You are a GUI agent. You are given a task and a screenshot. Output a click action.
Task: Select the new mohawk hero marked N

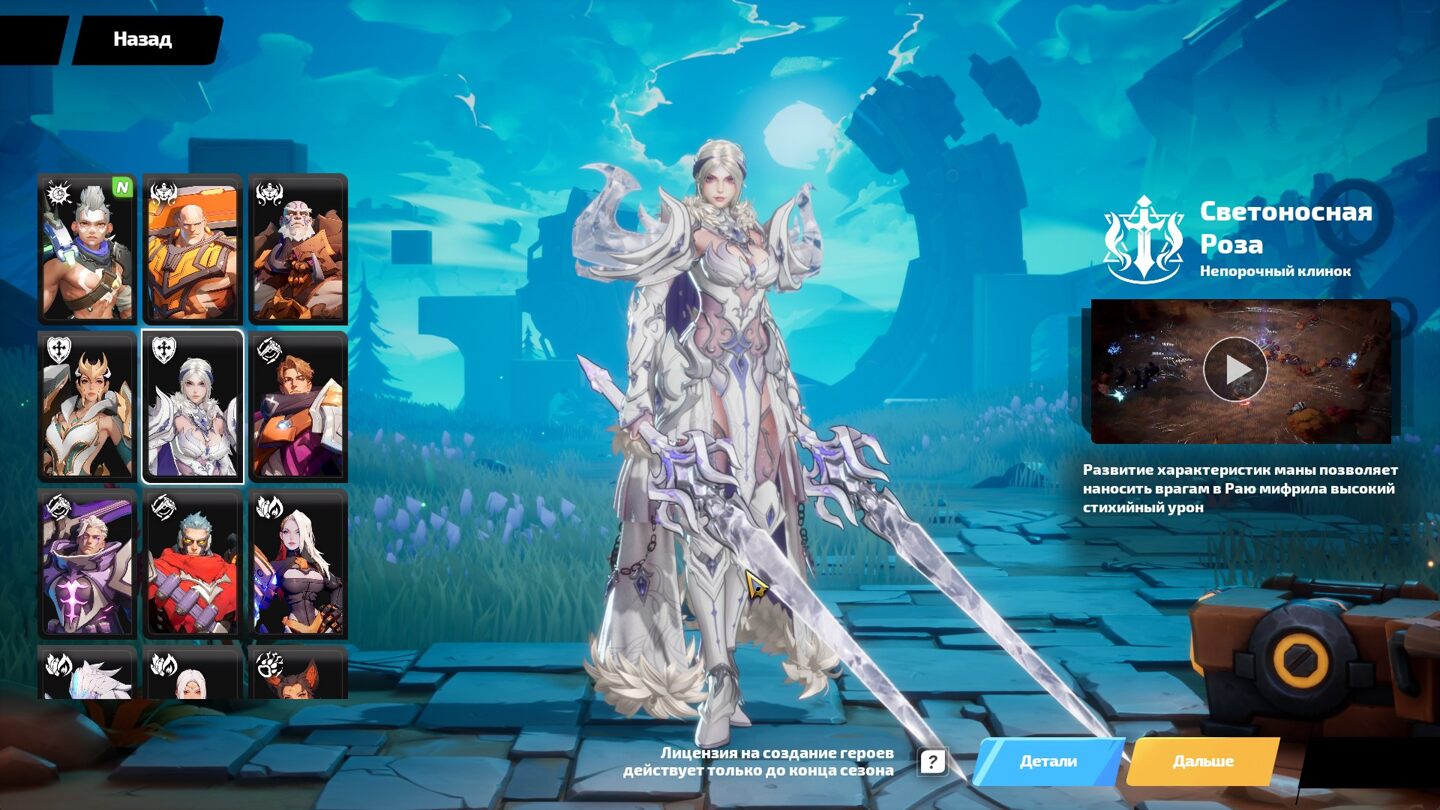(87, 248)
